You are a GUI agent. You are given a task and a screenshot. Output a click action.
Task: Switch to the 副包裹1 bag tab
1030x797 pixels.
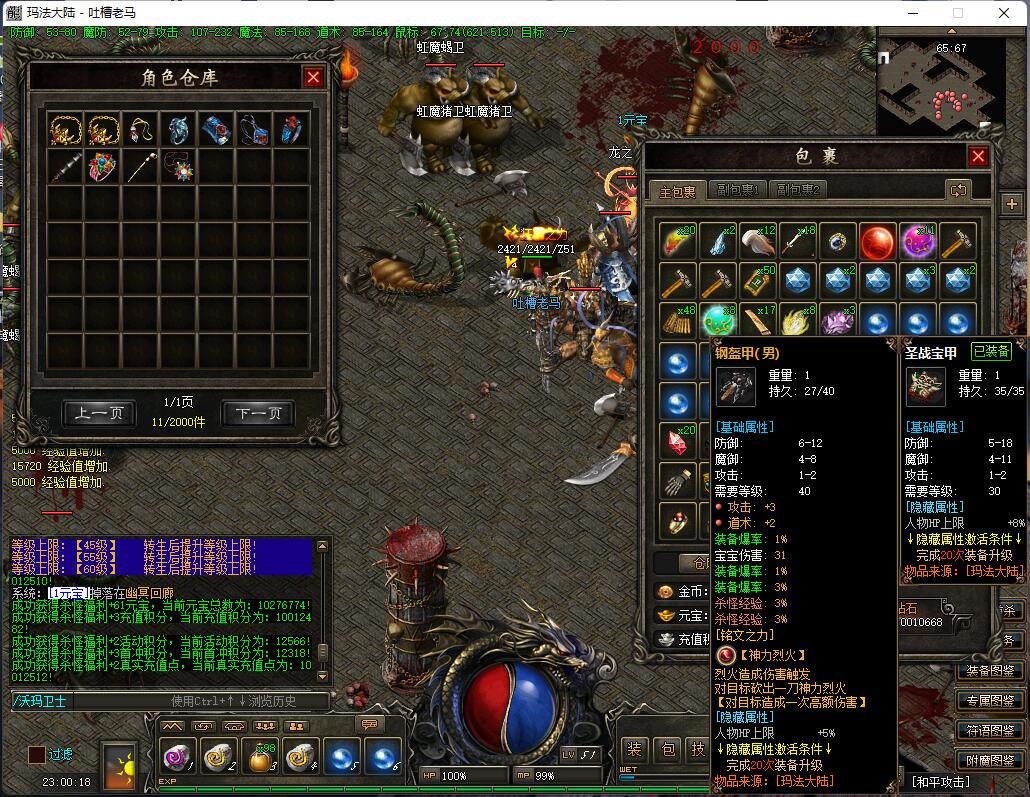(x=739, y=190)
